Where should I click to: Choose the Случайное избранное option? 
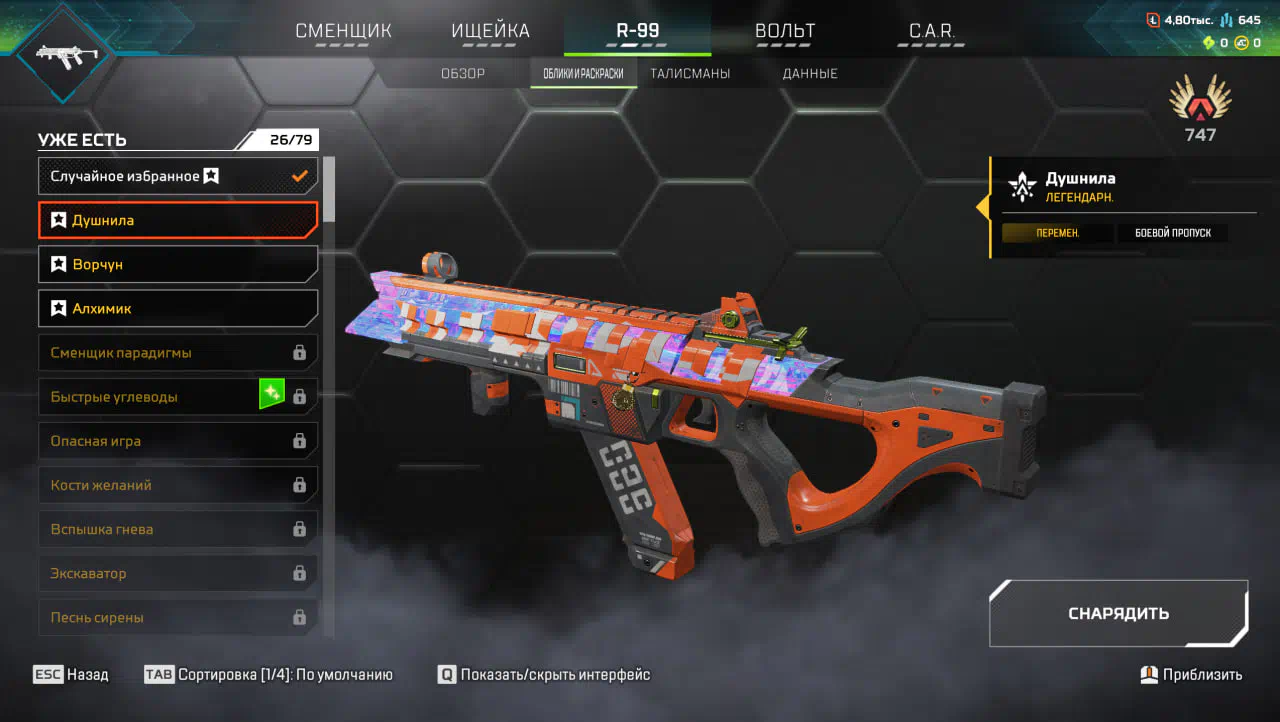point(178,176)
